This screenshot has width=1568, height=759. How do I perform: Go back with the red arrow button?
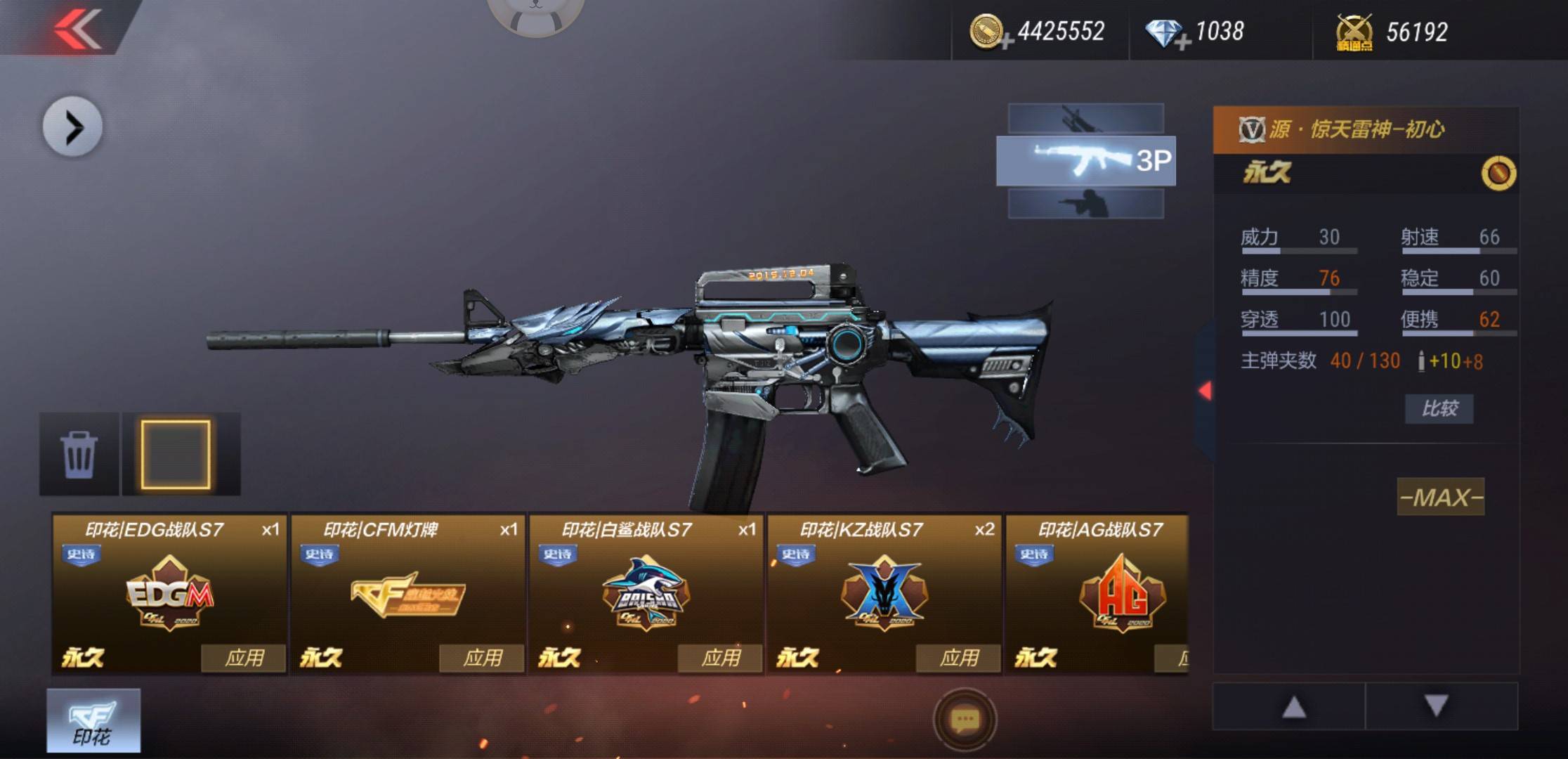77,28
